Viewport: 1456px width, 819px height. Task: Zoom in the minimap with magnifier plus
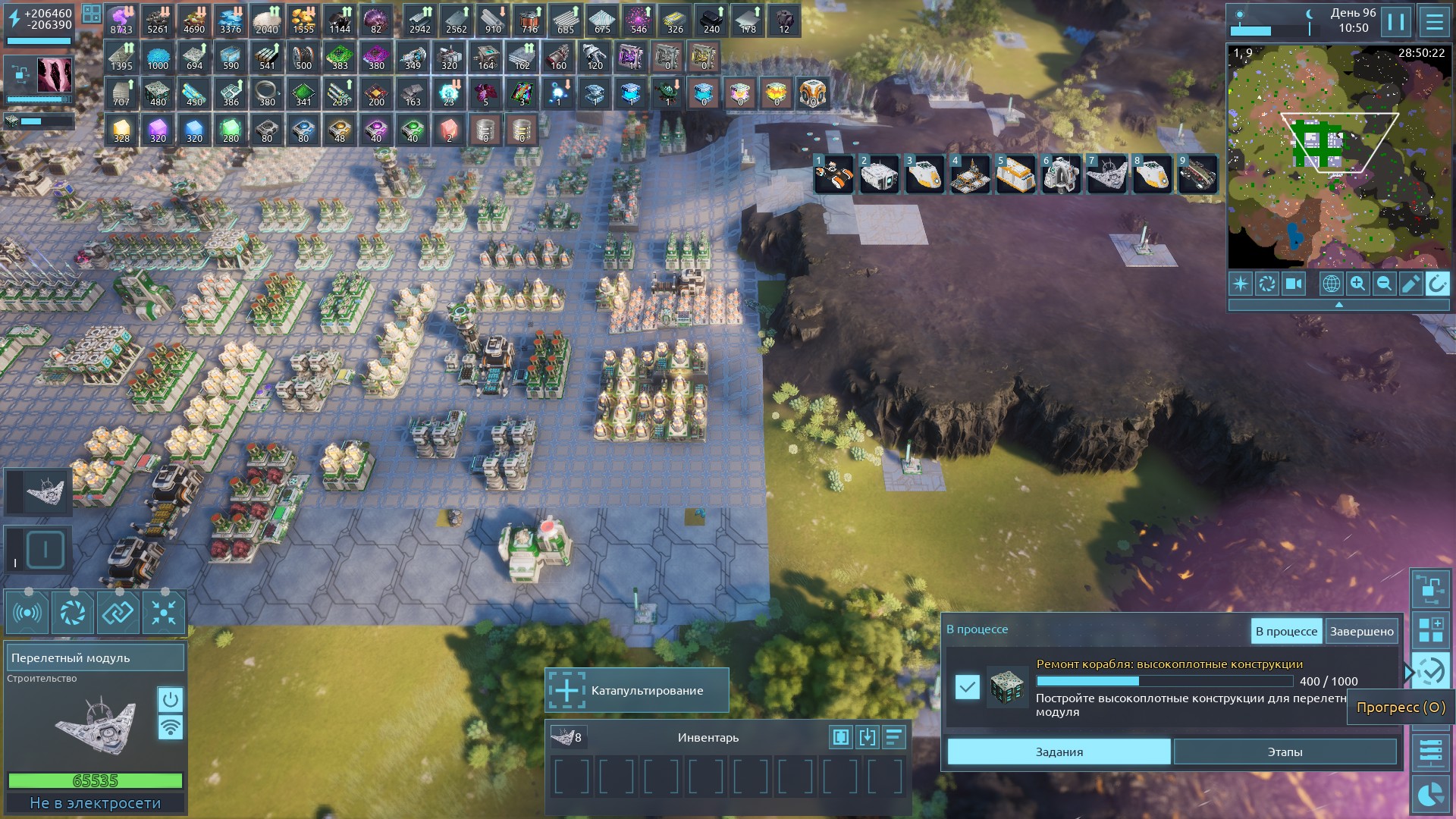click(x=1357, y=284)
